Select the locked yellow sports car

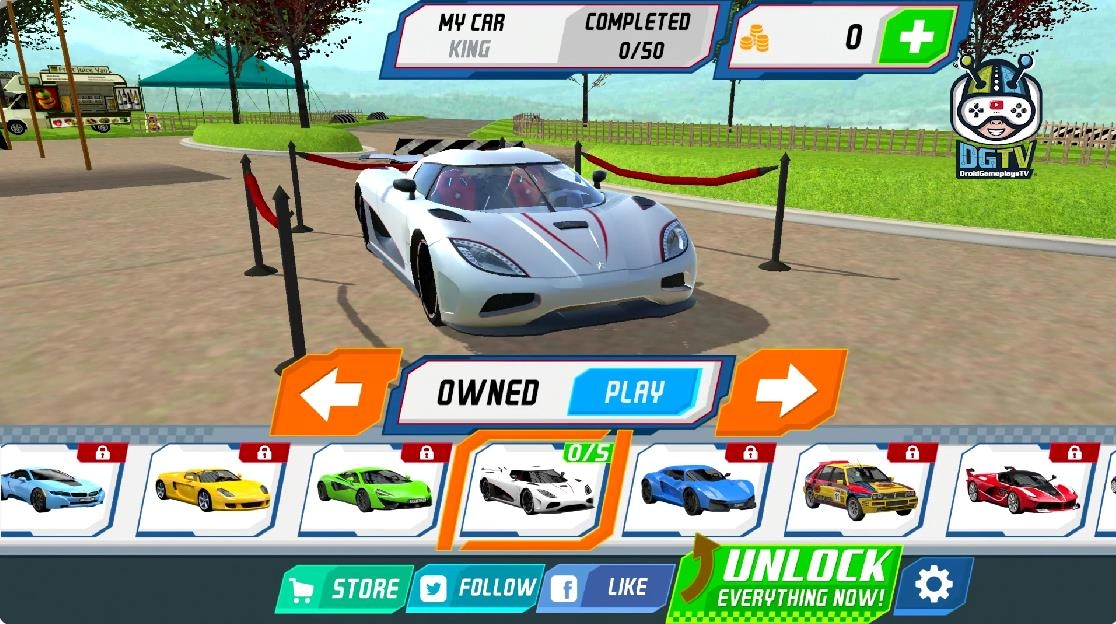[x=212, y=488]
